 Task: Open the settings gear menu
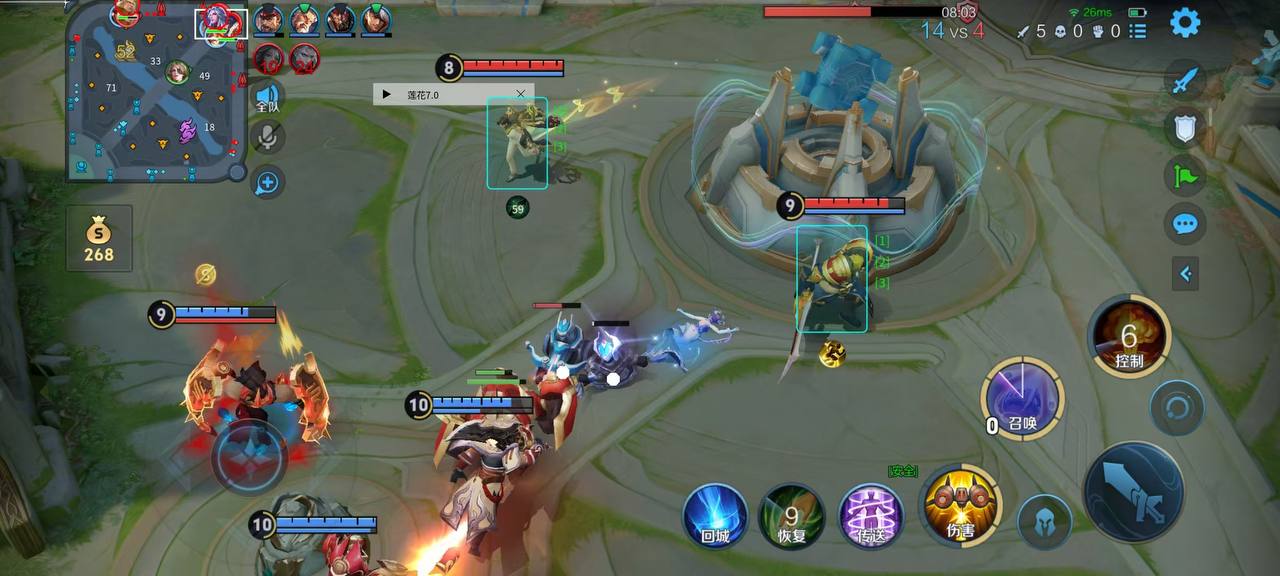pyautogui.click(x=1185, y=22)
